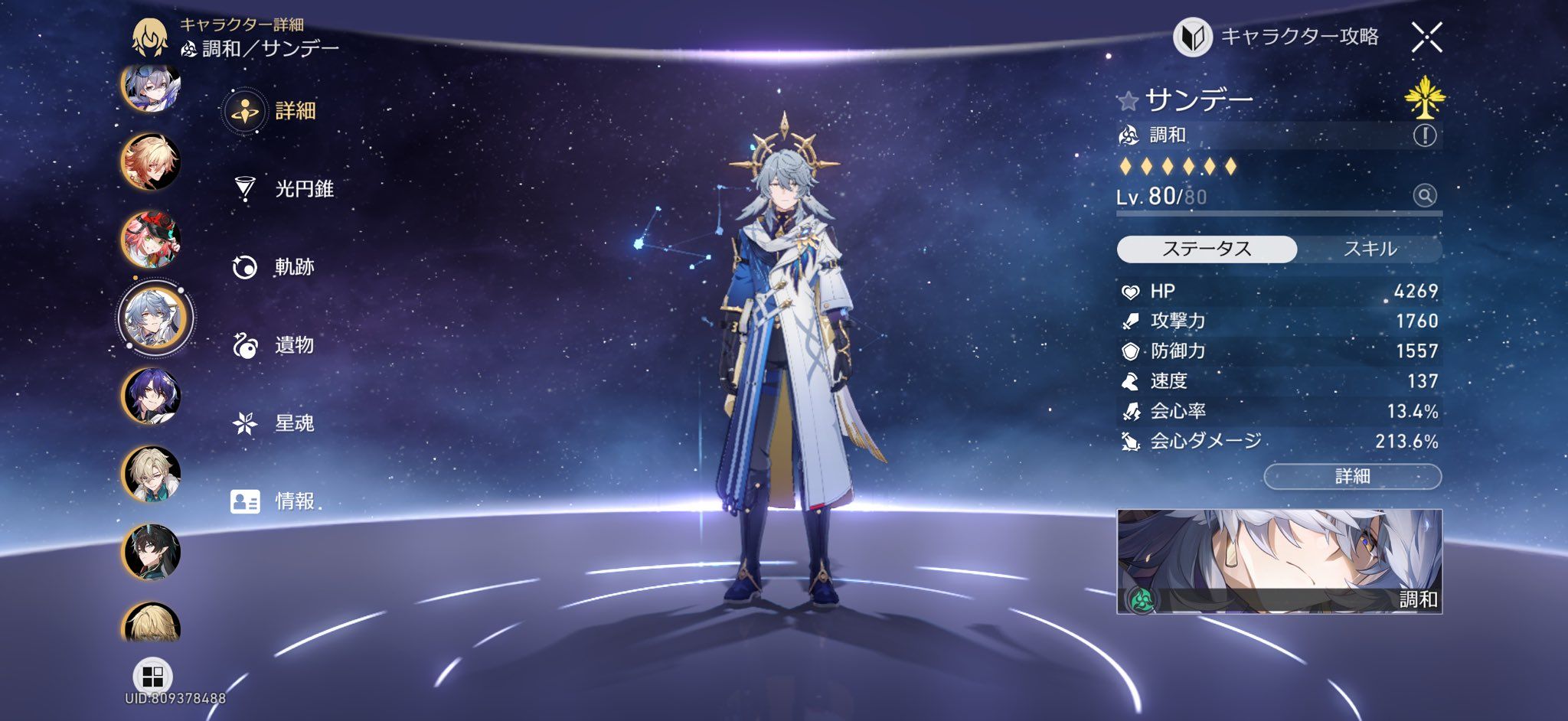
Task: Open the キャラクター攻略 character guide
Action: pos(1277,37)
